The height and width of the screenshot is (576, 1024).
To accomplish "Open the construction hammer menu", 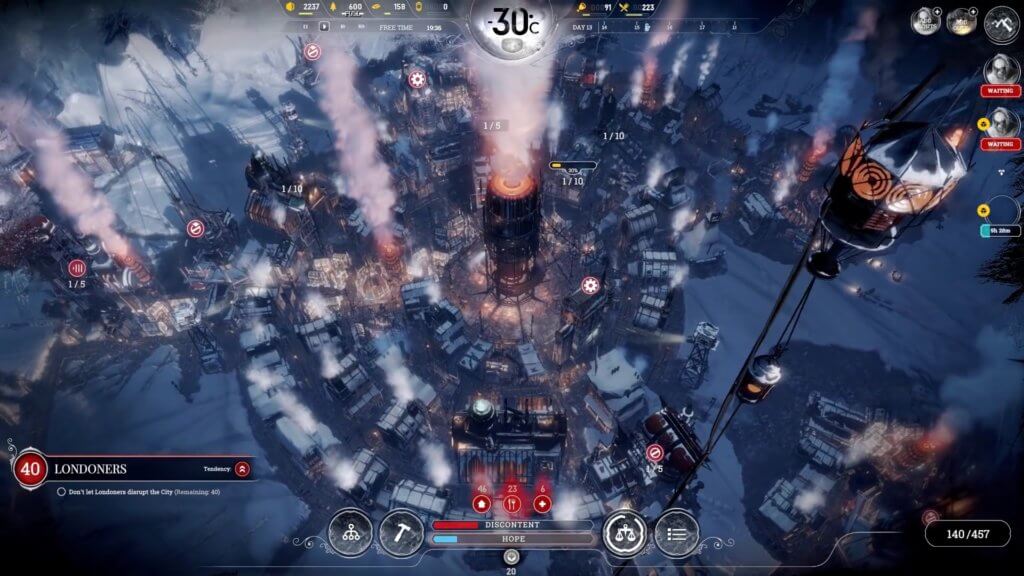I will click(401, 533).
